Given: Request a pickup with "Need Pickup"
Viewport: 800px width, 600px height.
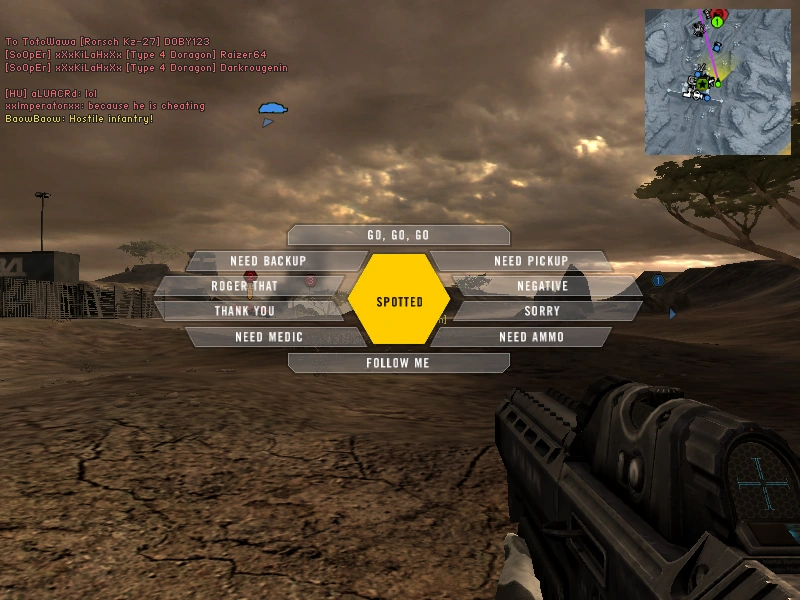Looking at the screenshot, I should pyautogui.click(x=530, y=261).
